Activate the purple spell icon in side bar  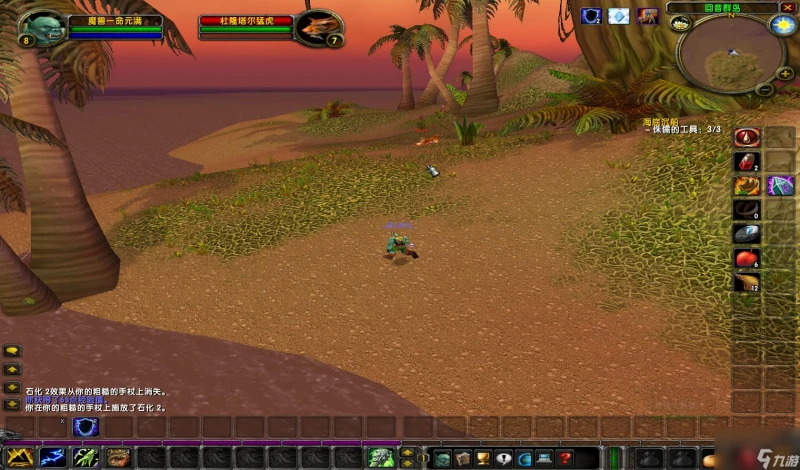(780, 185)
